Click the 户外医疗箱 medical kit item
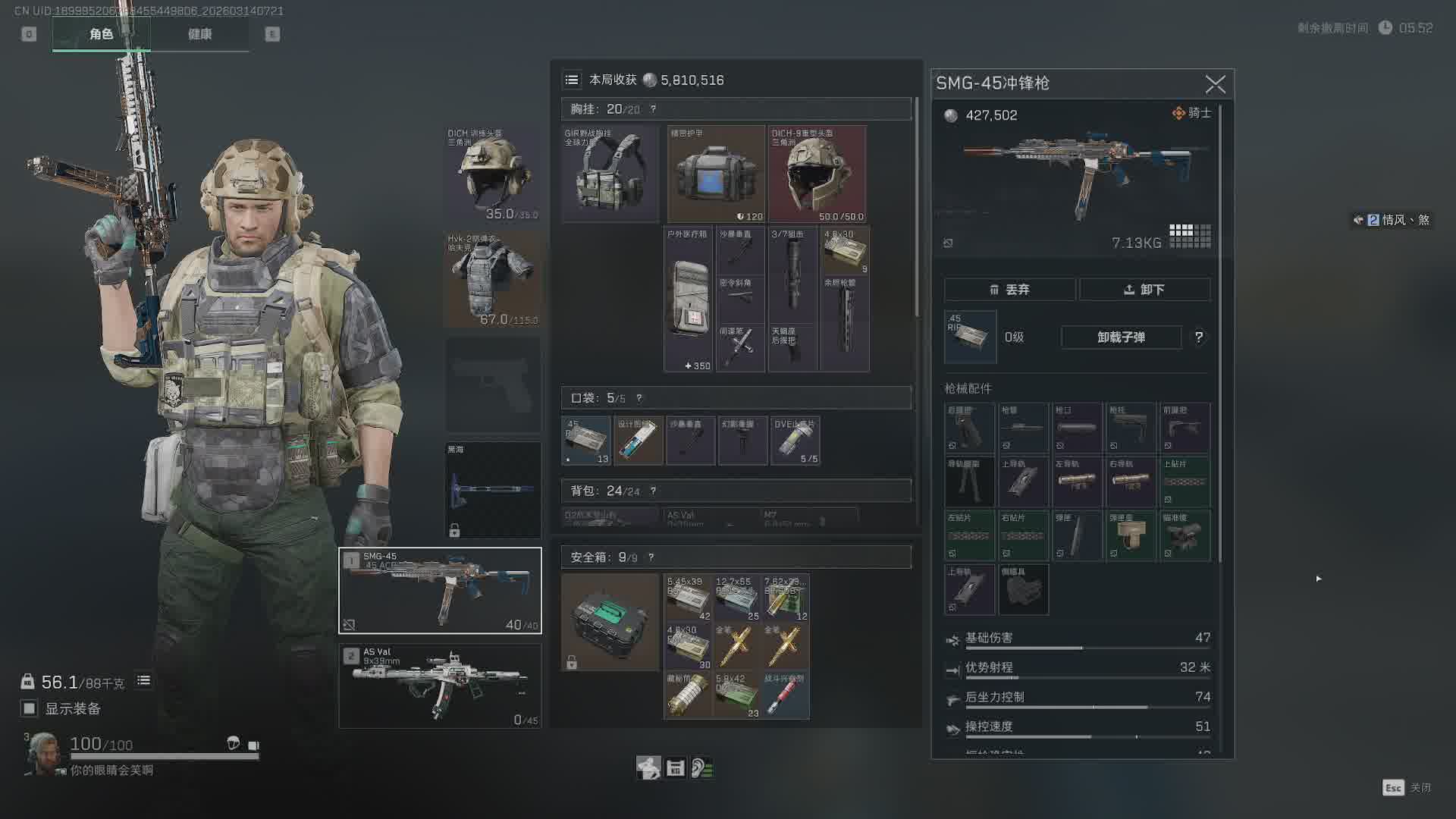The width and height of the screenshot is (1456, 819). pos(689,300)
